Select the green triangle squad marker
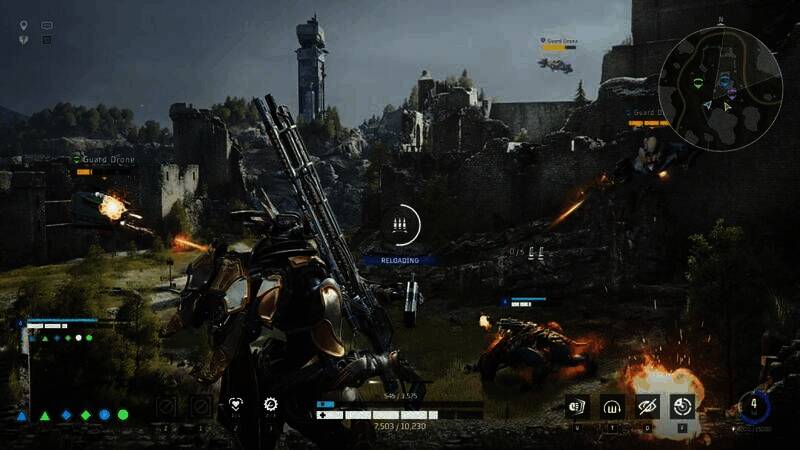Screen dimensions: 800x450 point(45,415)
